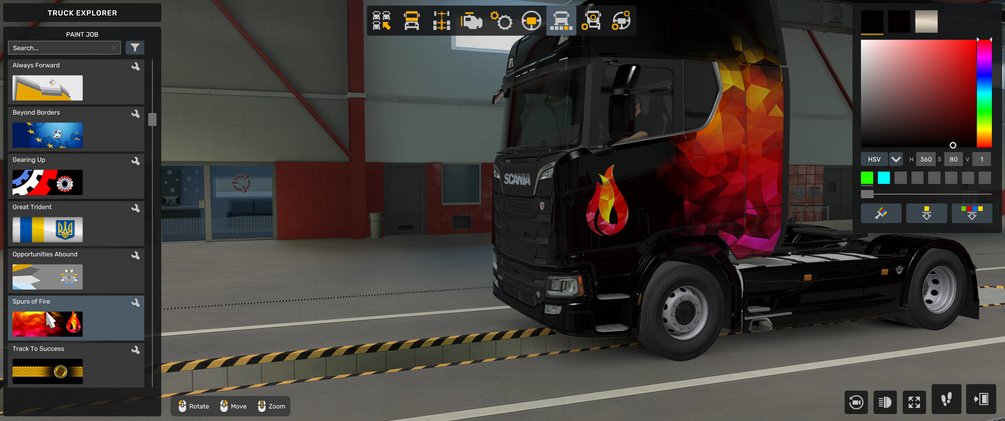Click the paint job search field
Image resolution: width=1005 pixels, height=421 pixels.
62,48
